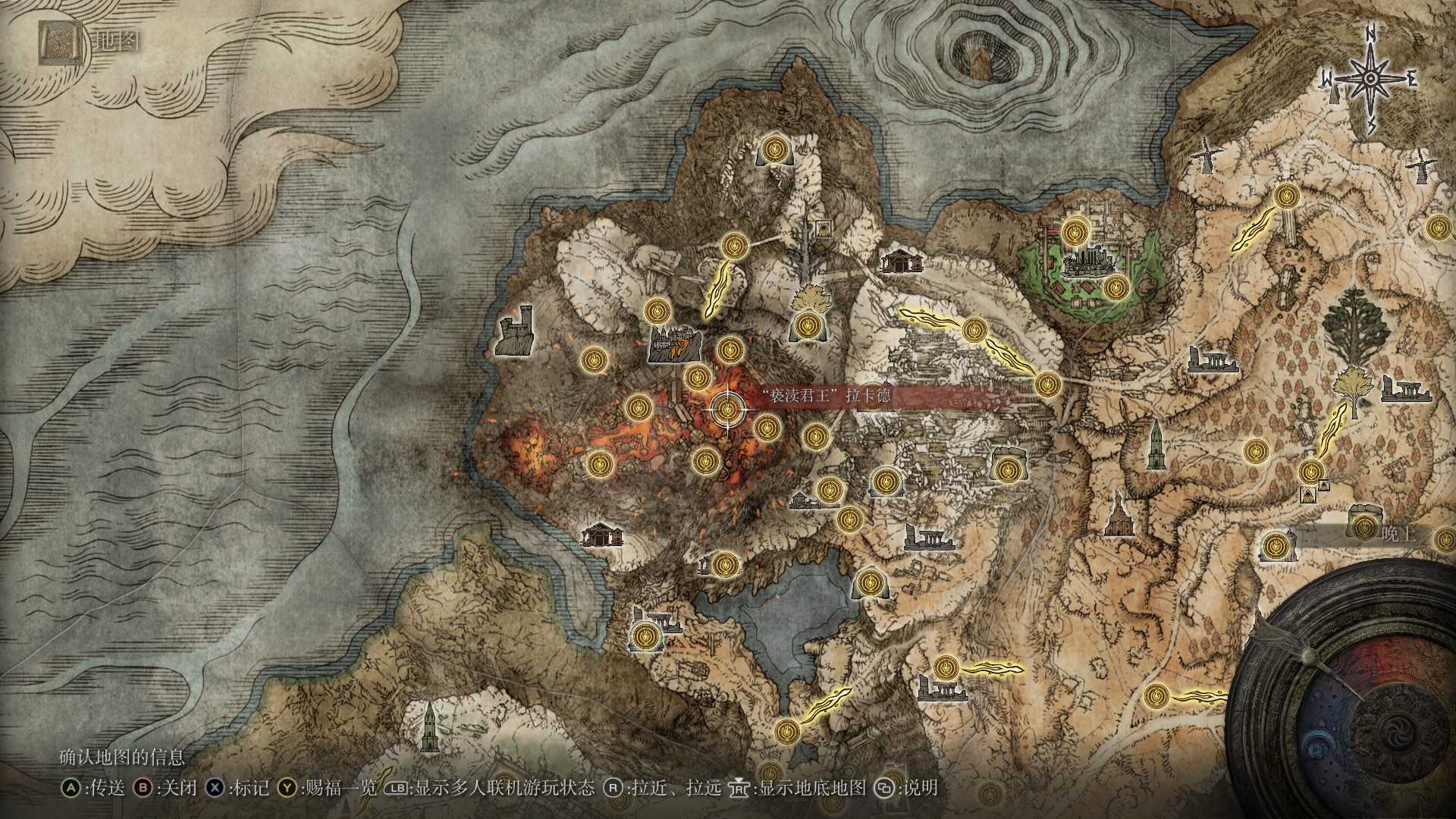Screen dimensions: 1456x819
Task: Select the shack icon southwest of the lava
Action: [x=602, y=535]
